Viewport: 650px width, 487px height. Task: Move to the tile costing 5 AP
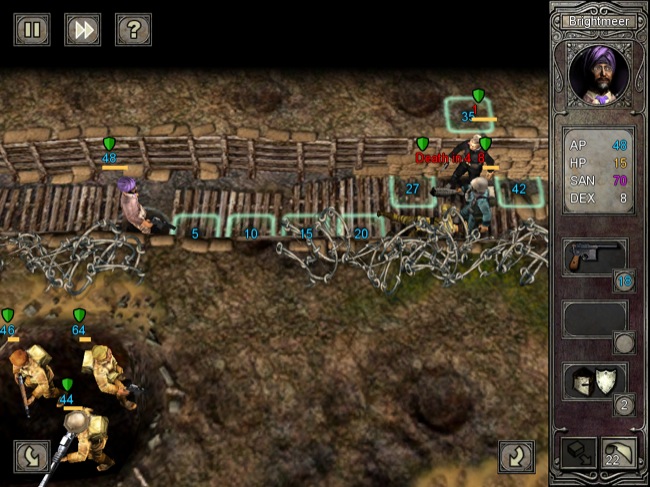pos(195,229)
